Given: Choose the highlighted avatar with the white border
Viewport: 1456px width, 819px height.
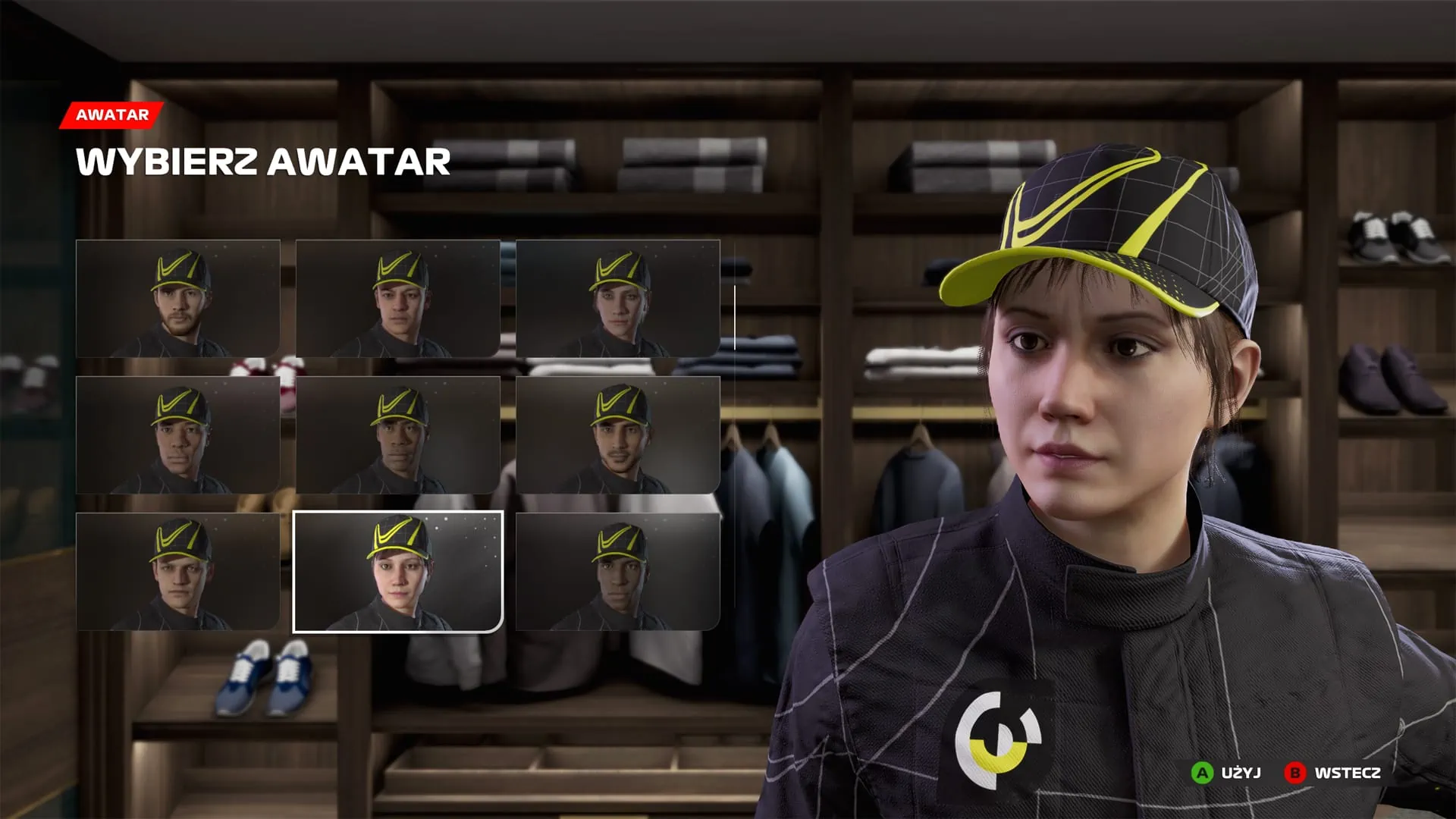Looking at the screenshot, I should (398, 572).
